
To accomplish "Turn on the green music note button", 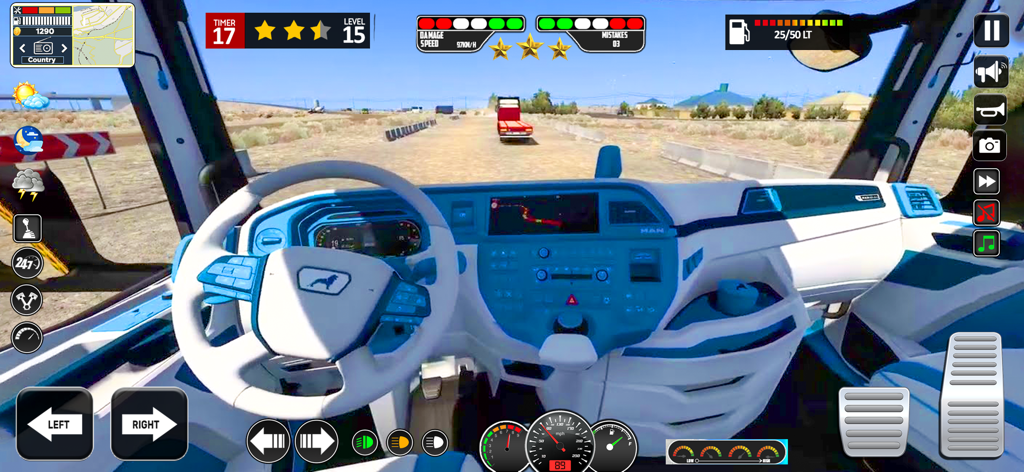I will pyautogui.click(x=987, y=242).
